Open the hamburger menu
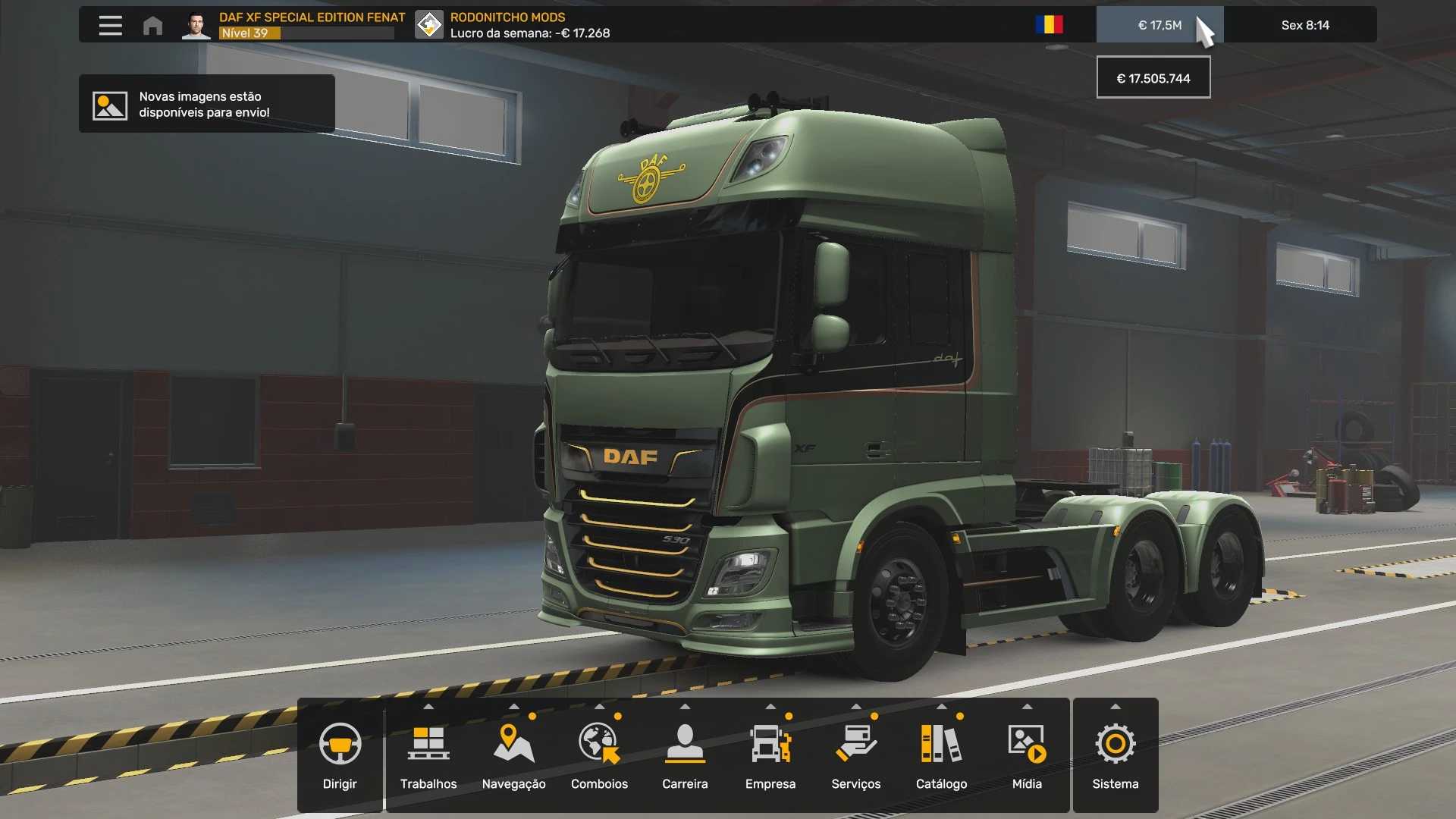This screenshot has width=1456, height=819. tap(110, 26)
